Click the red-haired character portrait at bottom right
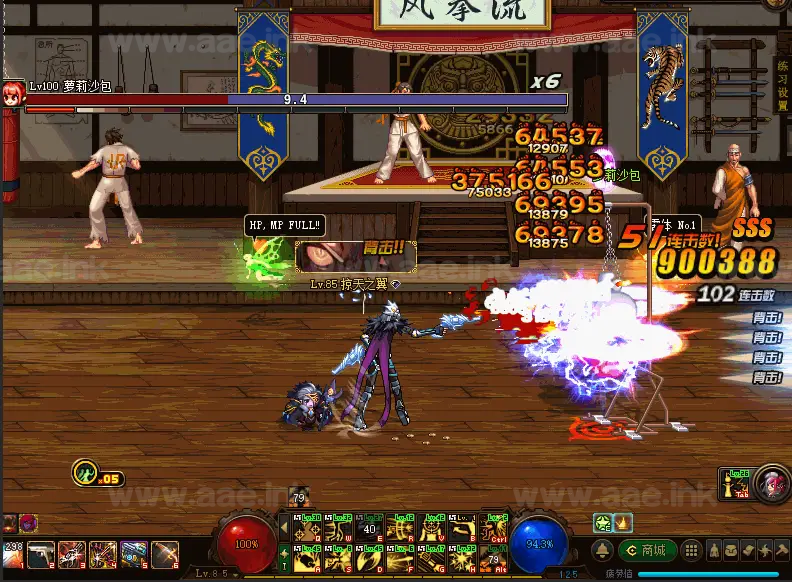 tap(771, 483)
